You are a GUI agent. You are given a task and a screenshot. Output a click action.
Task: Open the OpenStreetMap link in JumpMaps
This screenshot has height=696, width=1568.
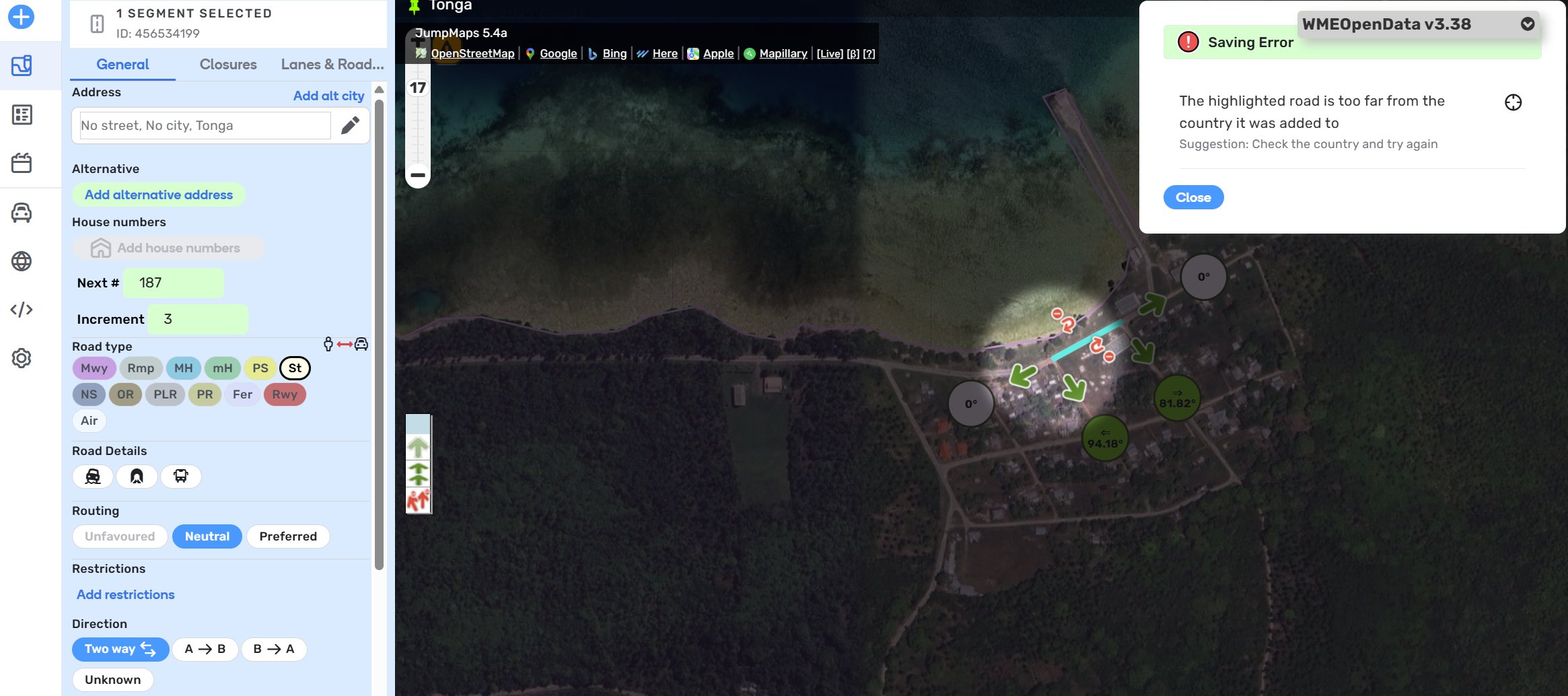(472, 54)
